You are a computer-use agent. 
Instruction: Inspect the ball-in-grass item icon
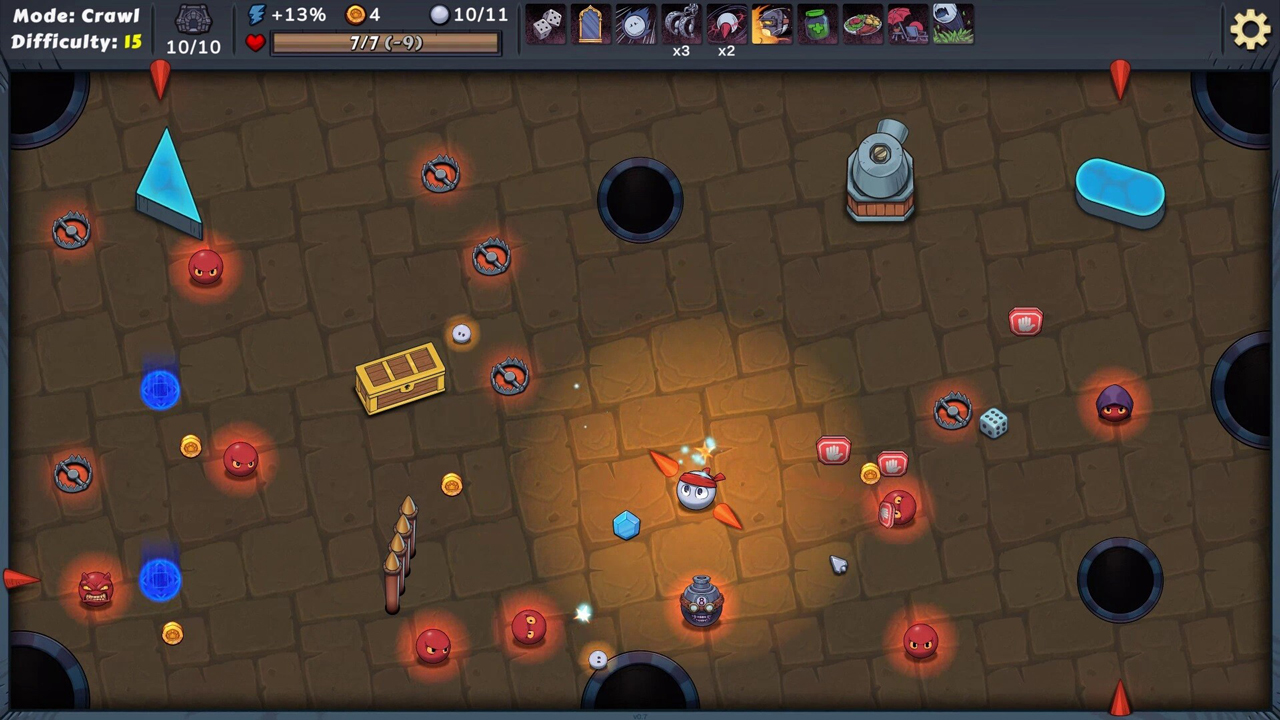click(x=952, y=24)
